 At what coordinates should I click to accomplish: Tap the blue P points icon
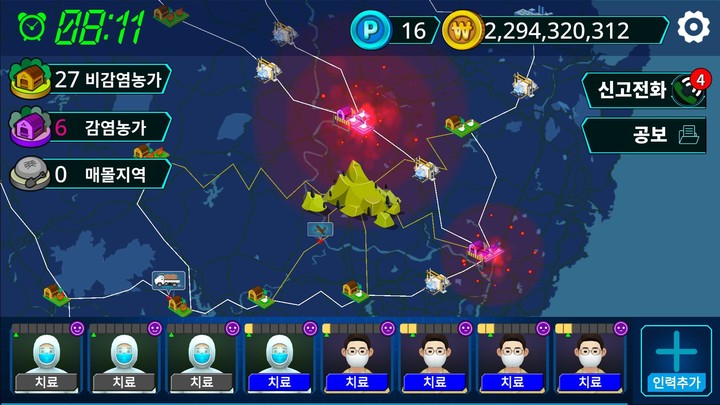[368, 30]
